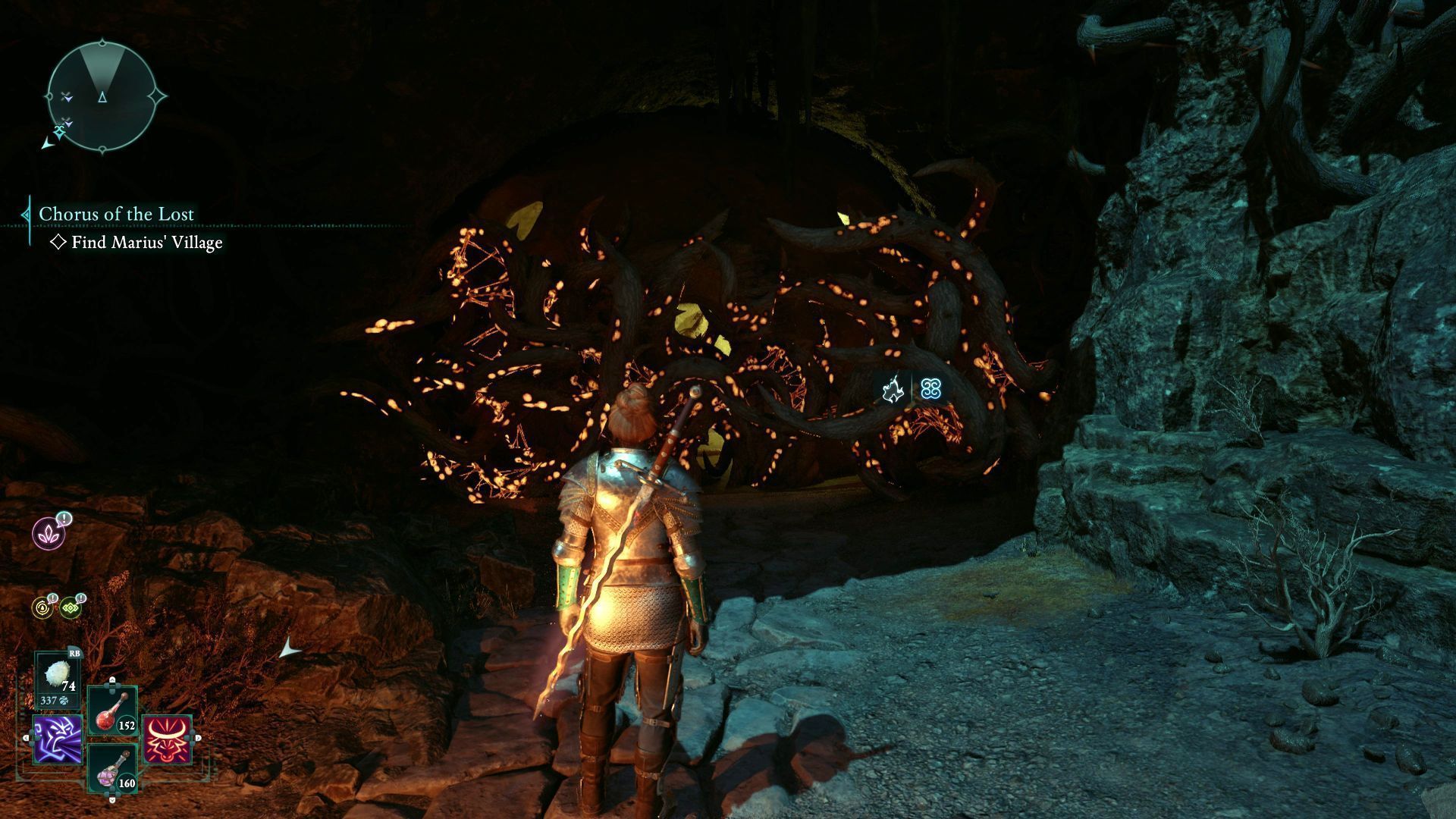Use the red health potion
This screenshot has height=819, width=1456.
(112, 711)
